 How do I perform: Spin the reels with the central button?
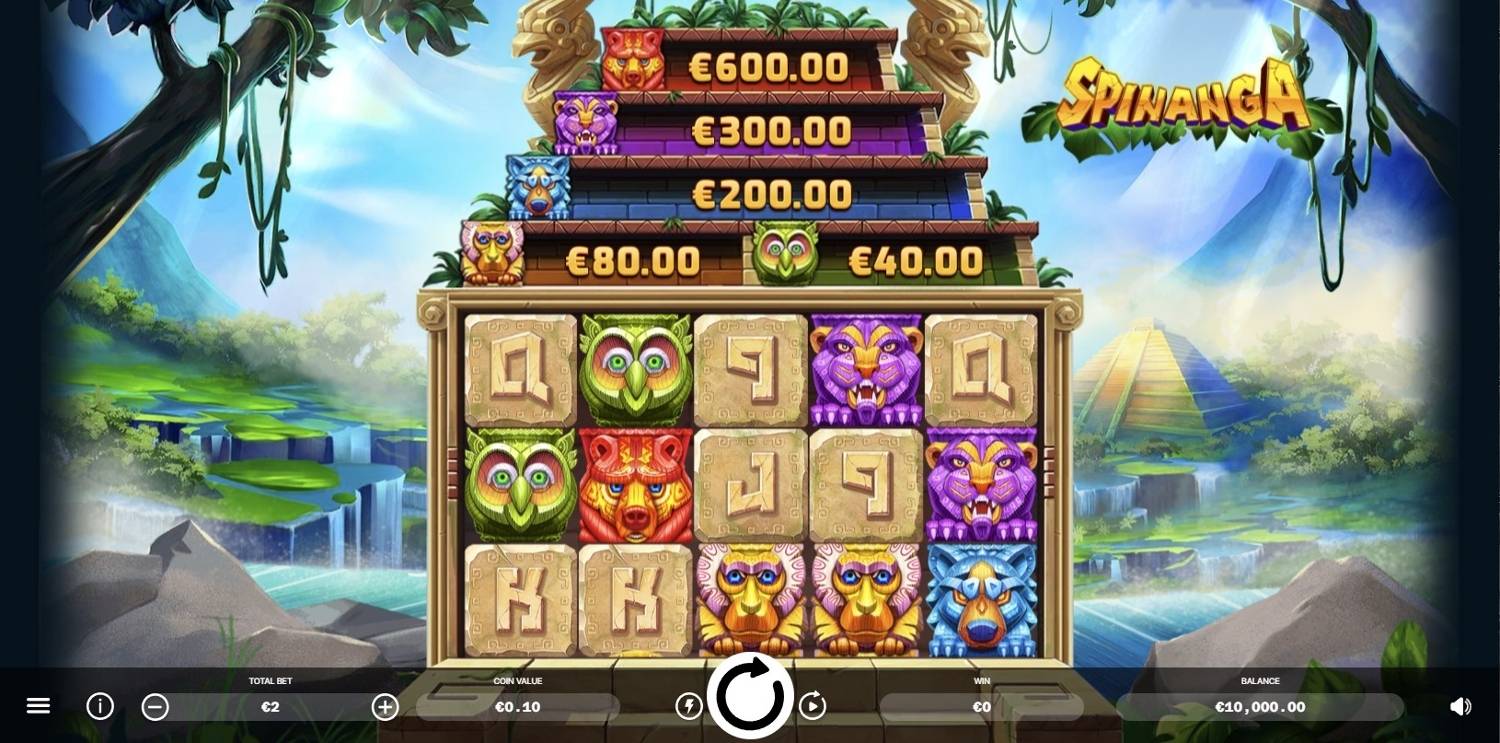coord(750,696)
